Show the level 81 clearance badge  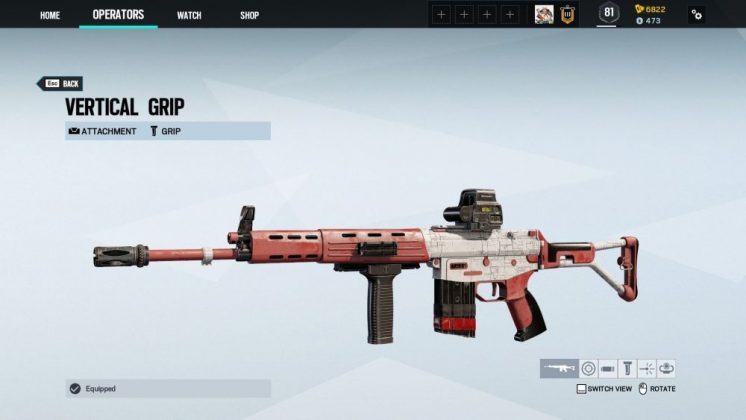pos(608,14)
